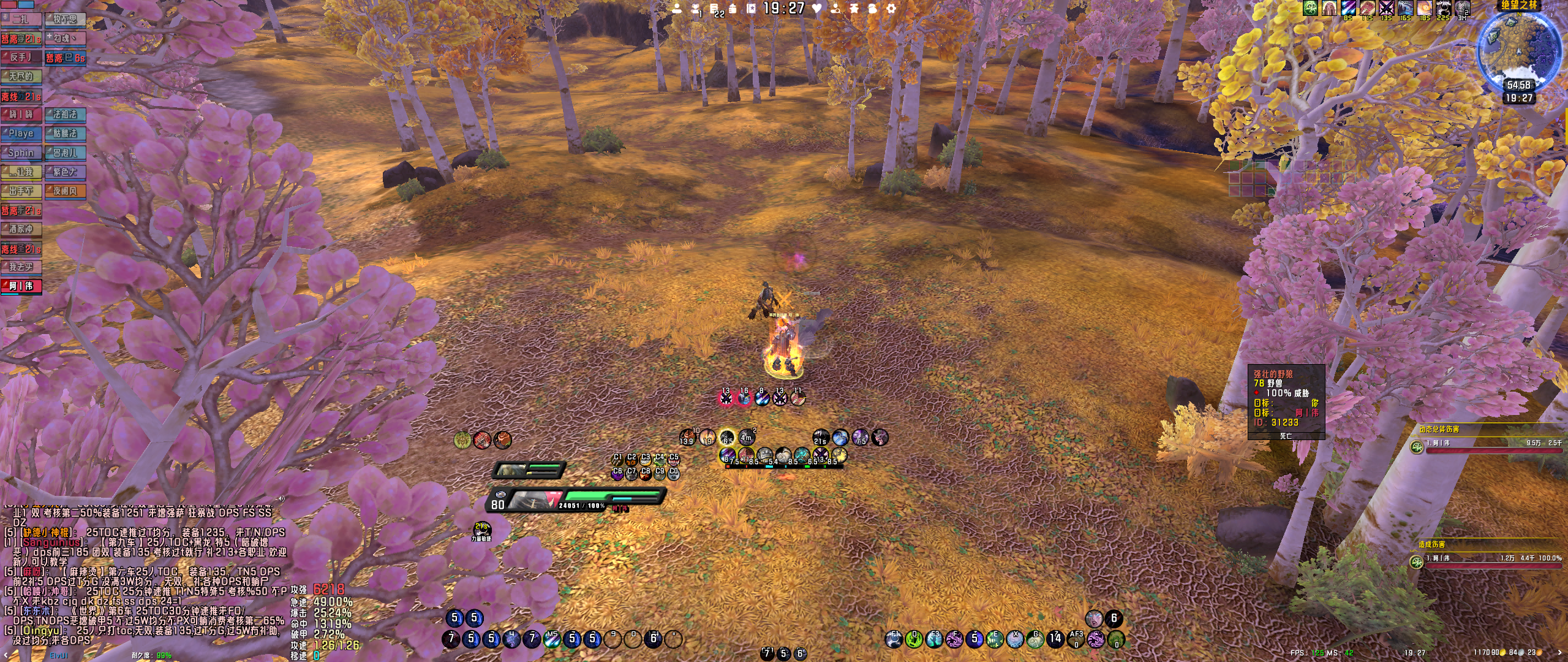Select the 阿丨伟 raid frame
The width and height of the screenshot is (1568, 662).
pos(21,286)
